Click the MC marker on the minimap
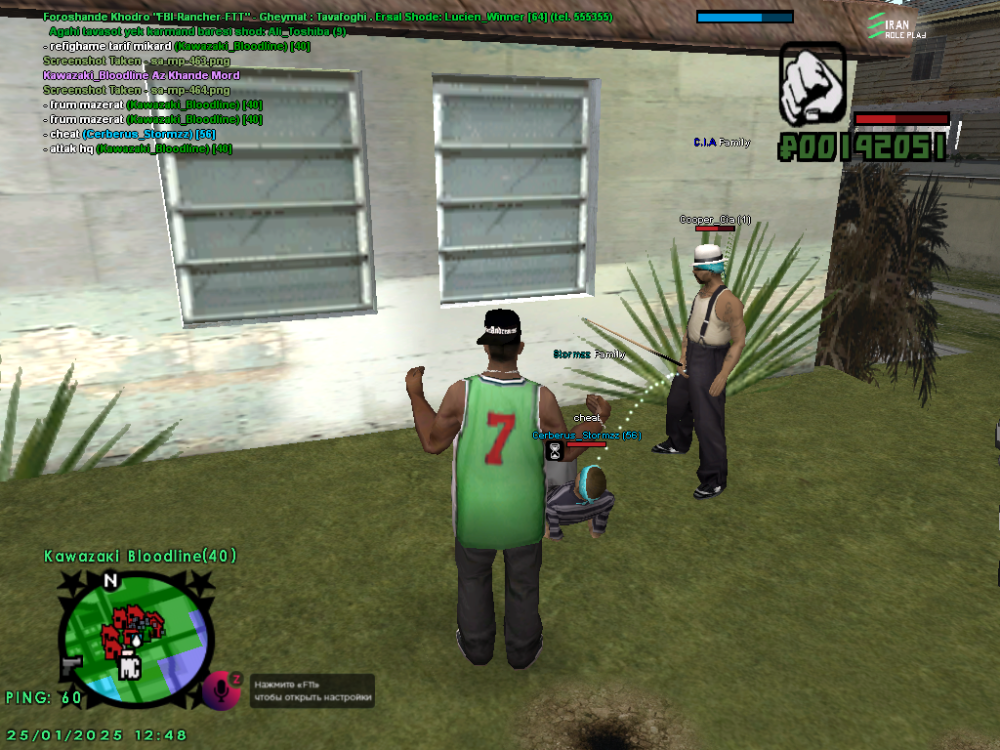This screenshot has width=1000, height=750. point(129,669)
